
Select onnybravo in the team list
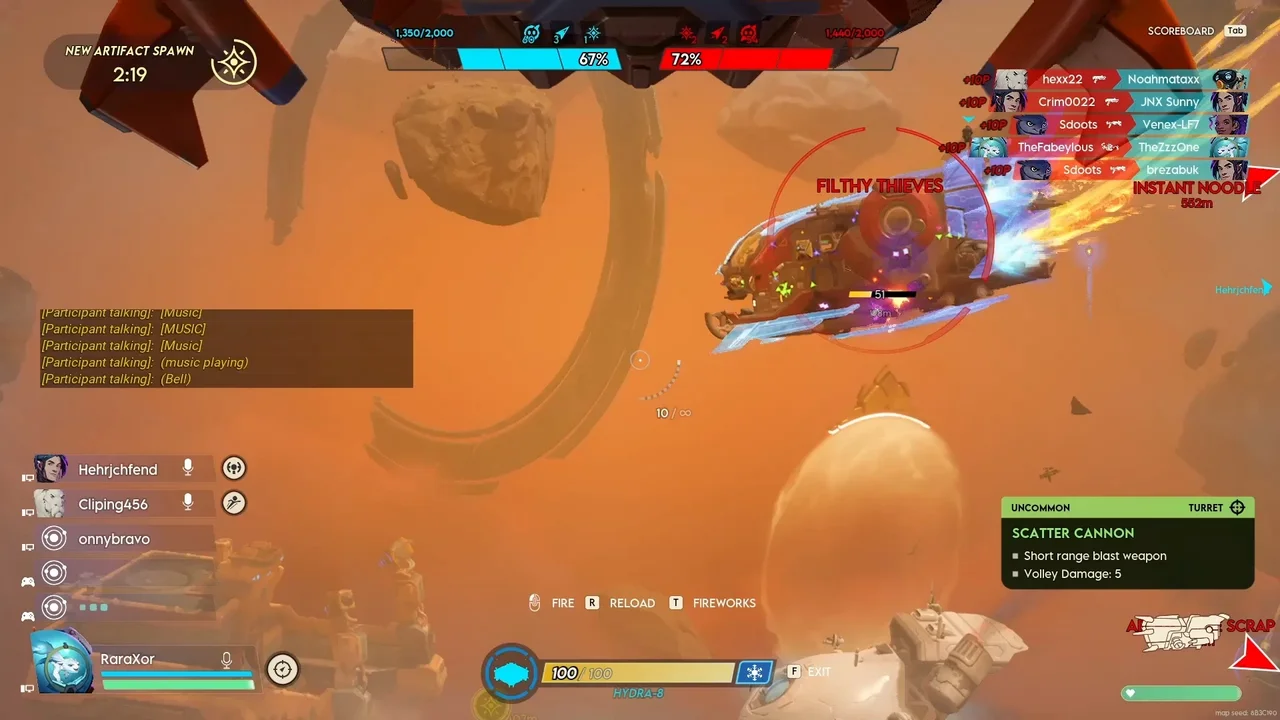coord(114,539)
